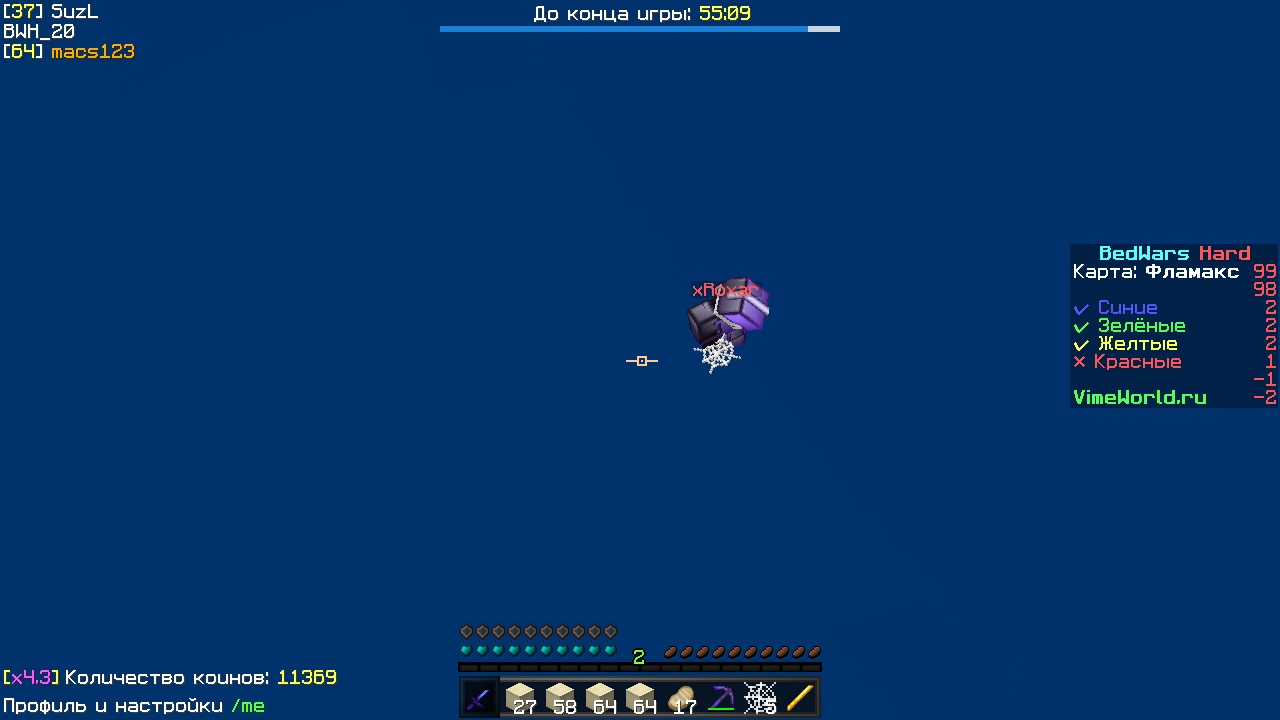Toggle the red X beside Красные team

[x=1080, y=362]
